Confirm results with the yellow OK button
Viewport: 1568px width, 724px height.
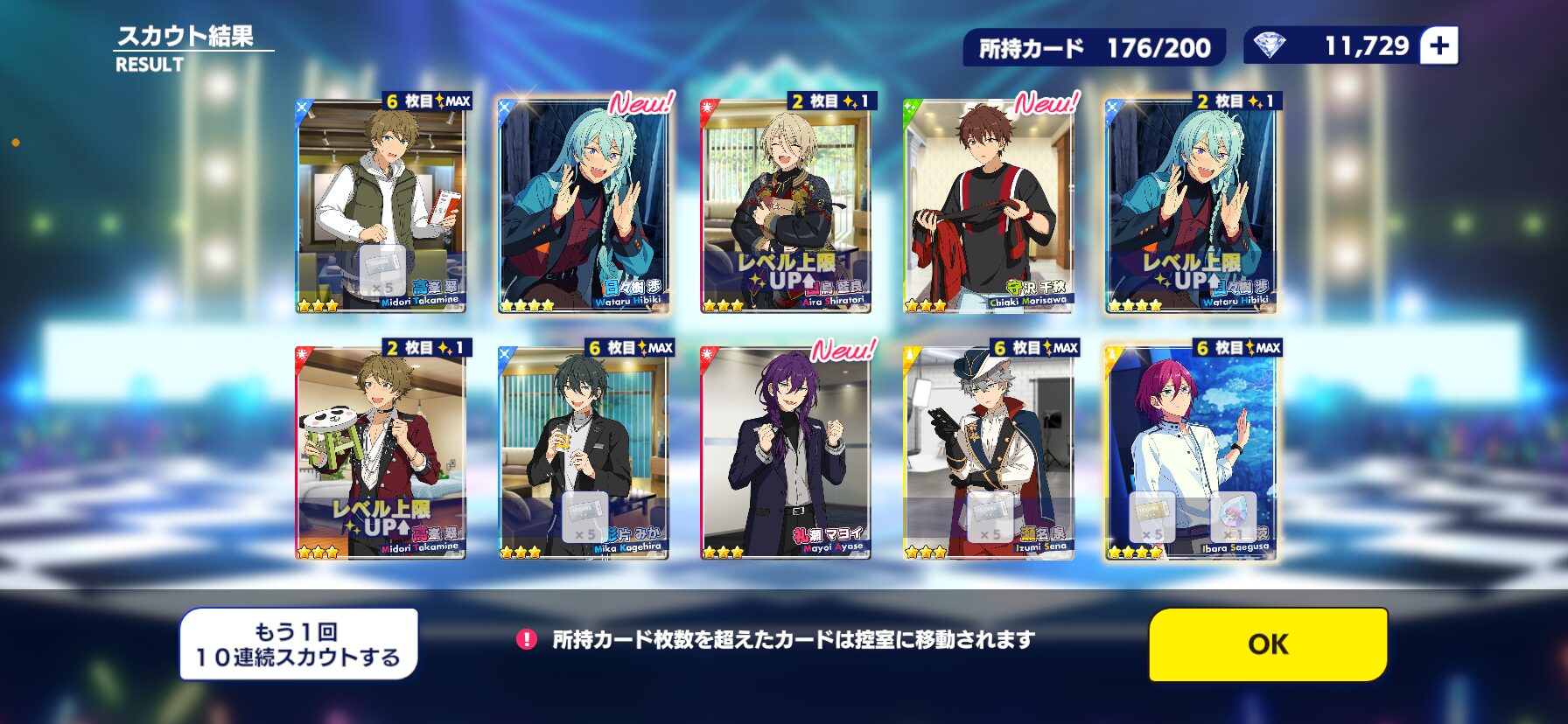point(1267,644)
